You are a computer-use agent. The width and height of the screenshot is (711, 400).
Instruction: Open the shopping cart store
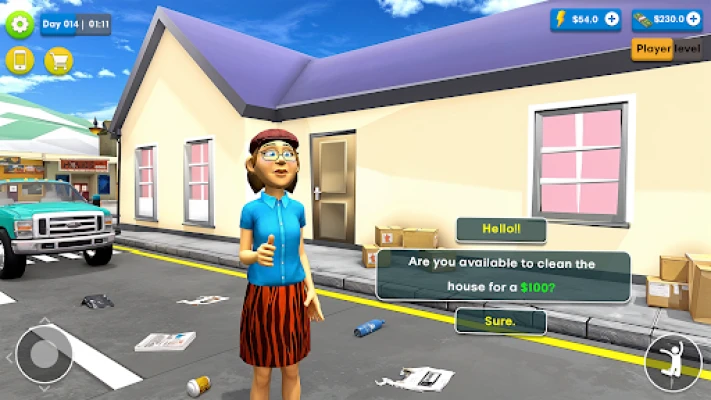point(58,61)
